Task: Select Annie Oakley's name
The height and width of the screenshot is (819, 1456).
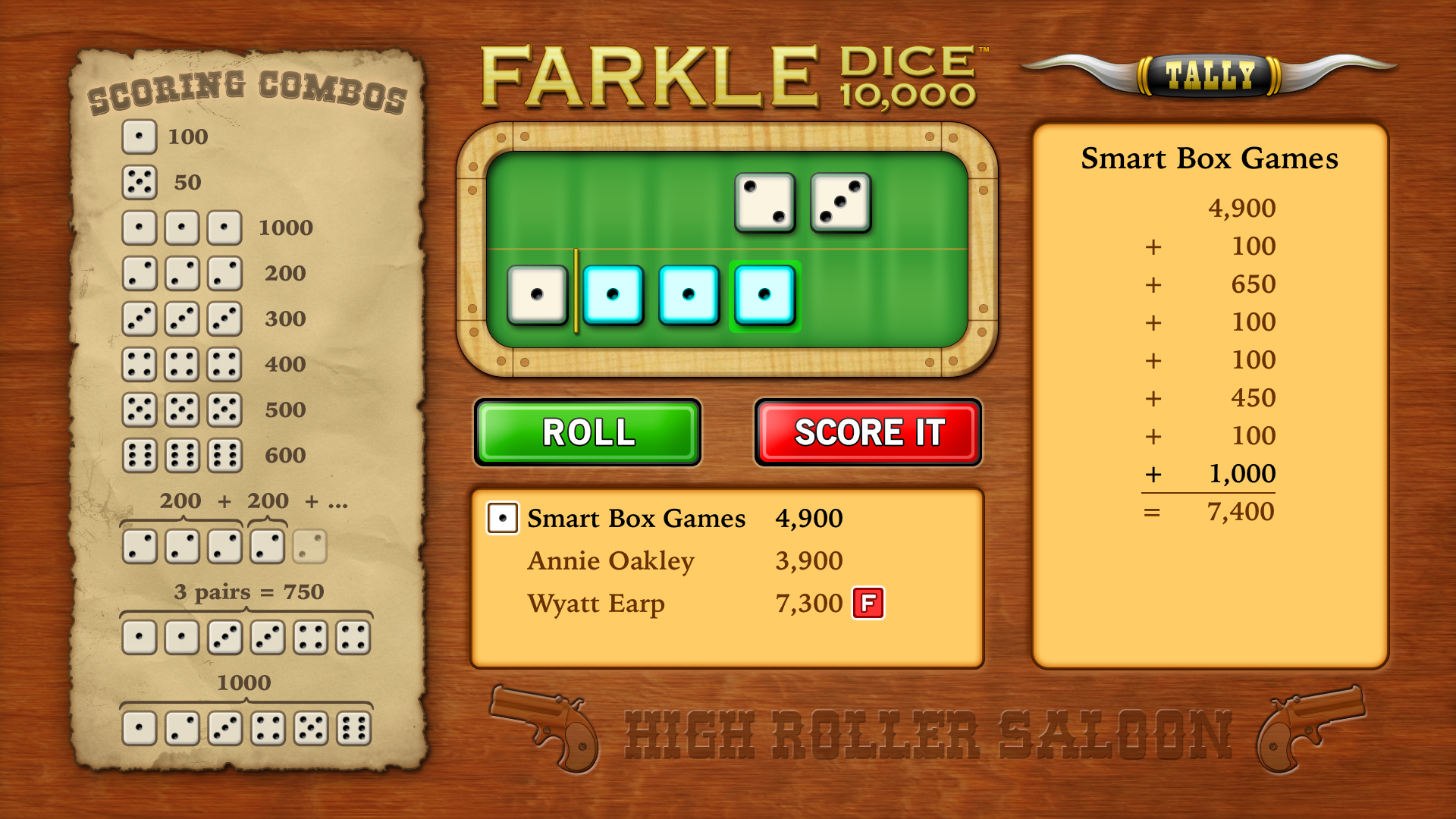Action: [611, 561]
